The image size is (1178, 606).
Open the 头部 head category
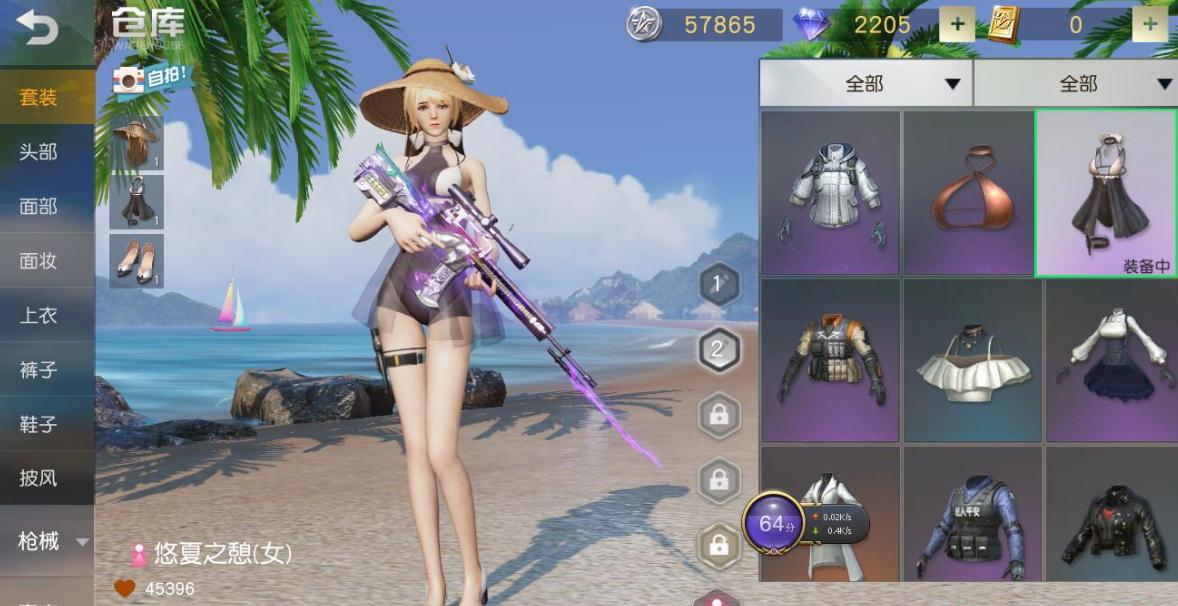(x=39, y=152)
